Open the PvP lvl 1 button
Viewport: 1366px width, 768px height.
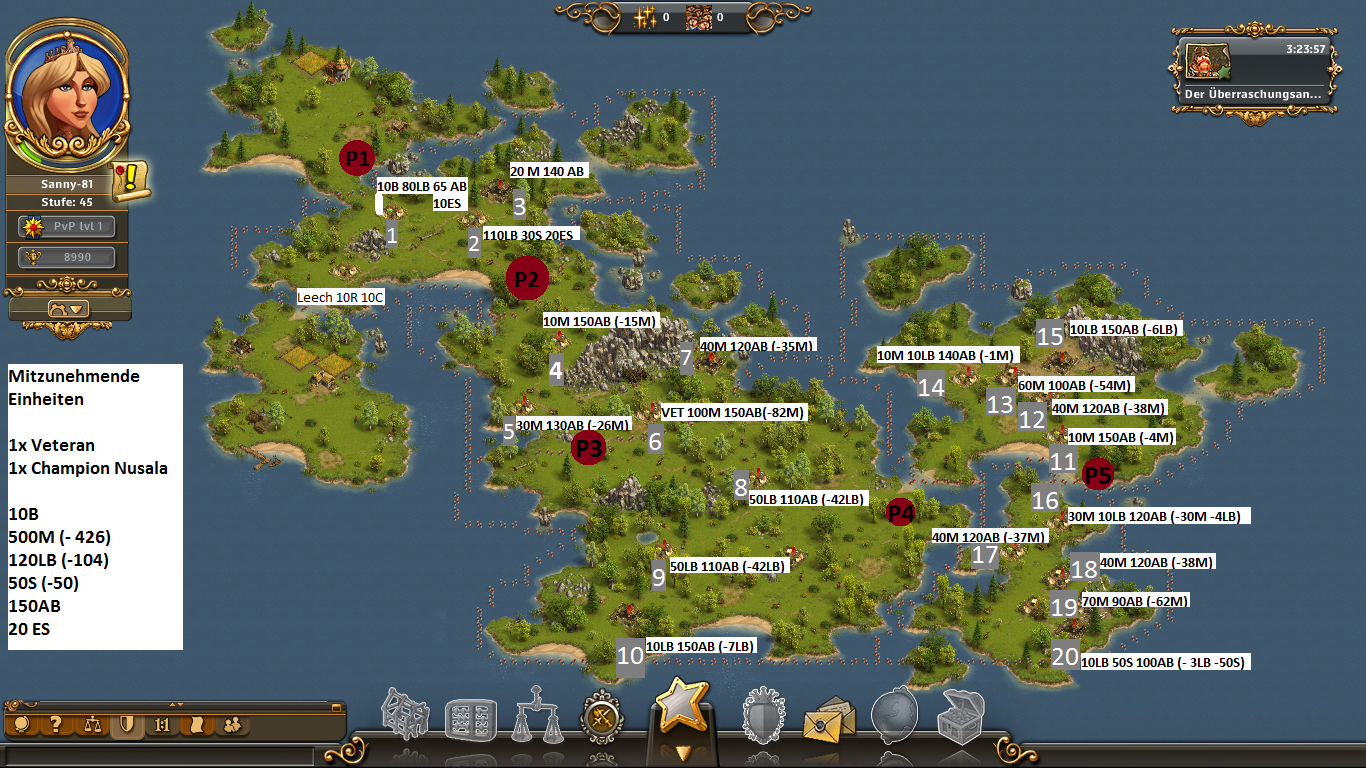67,227
